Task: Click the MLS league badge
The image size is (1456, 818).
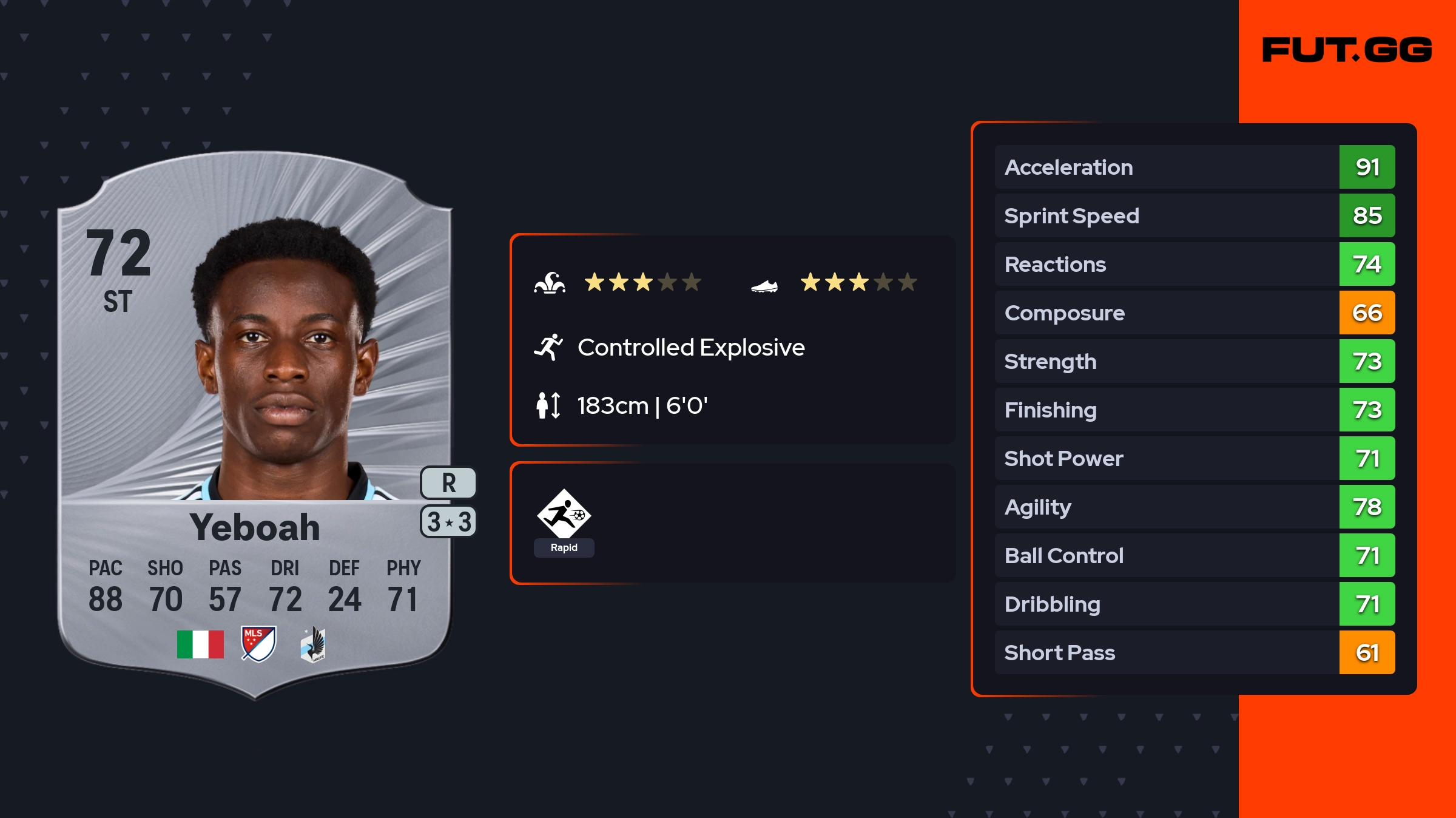Action: 258,644
